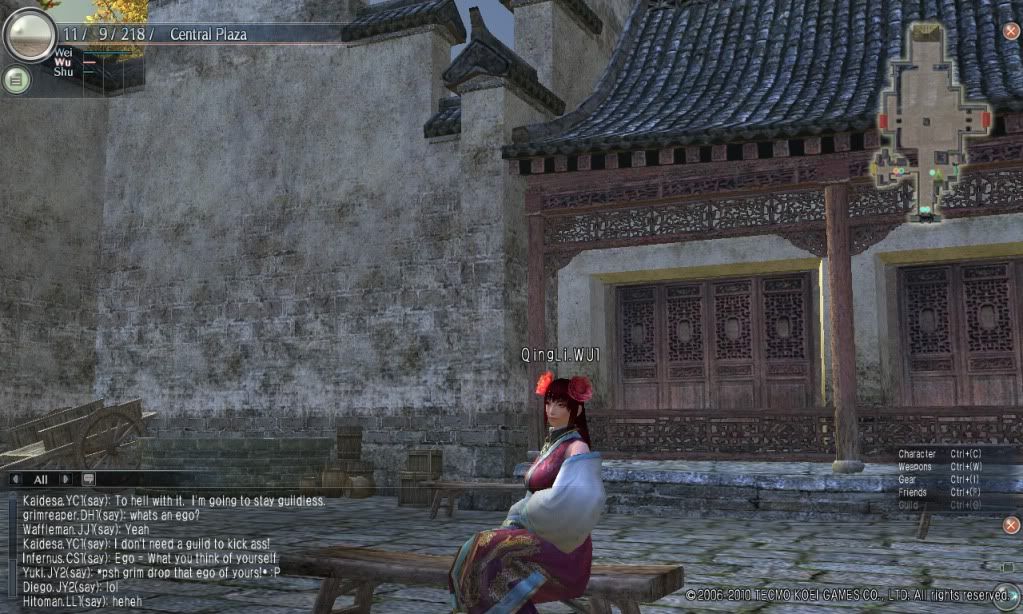Viewport: 1023px width, 614px height.
Task: Open the Gear menu entry
Action: coord(908,480)
